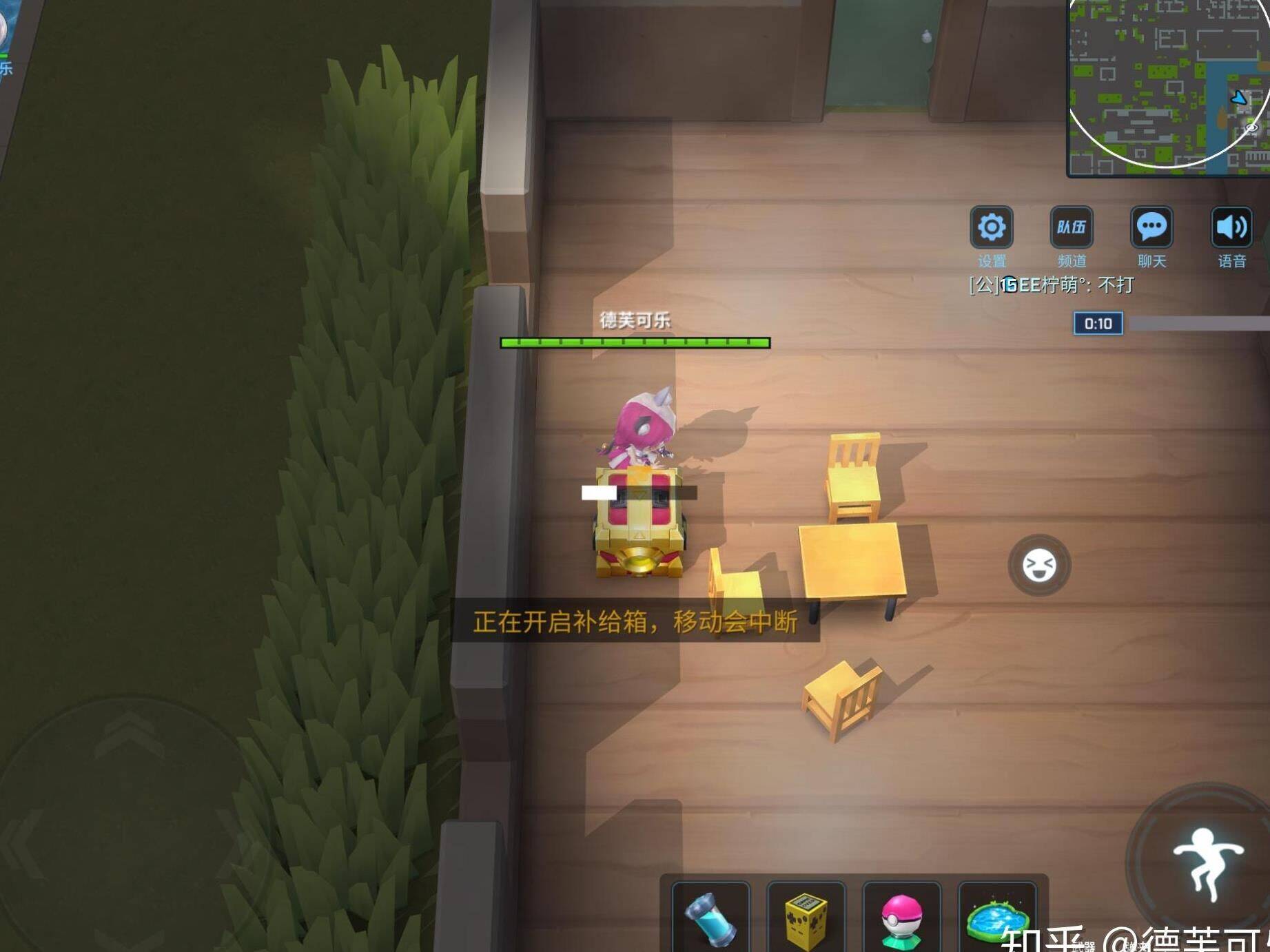Open the emoji emote button
Screen dimensions: 1270x952
(x=1039, y=566)
